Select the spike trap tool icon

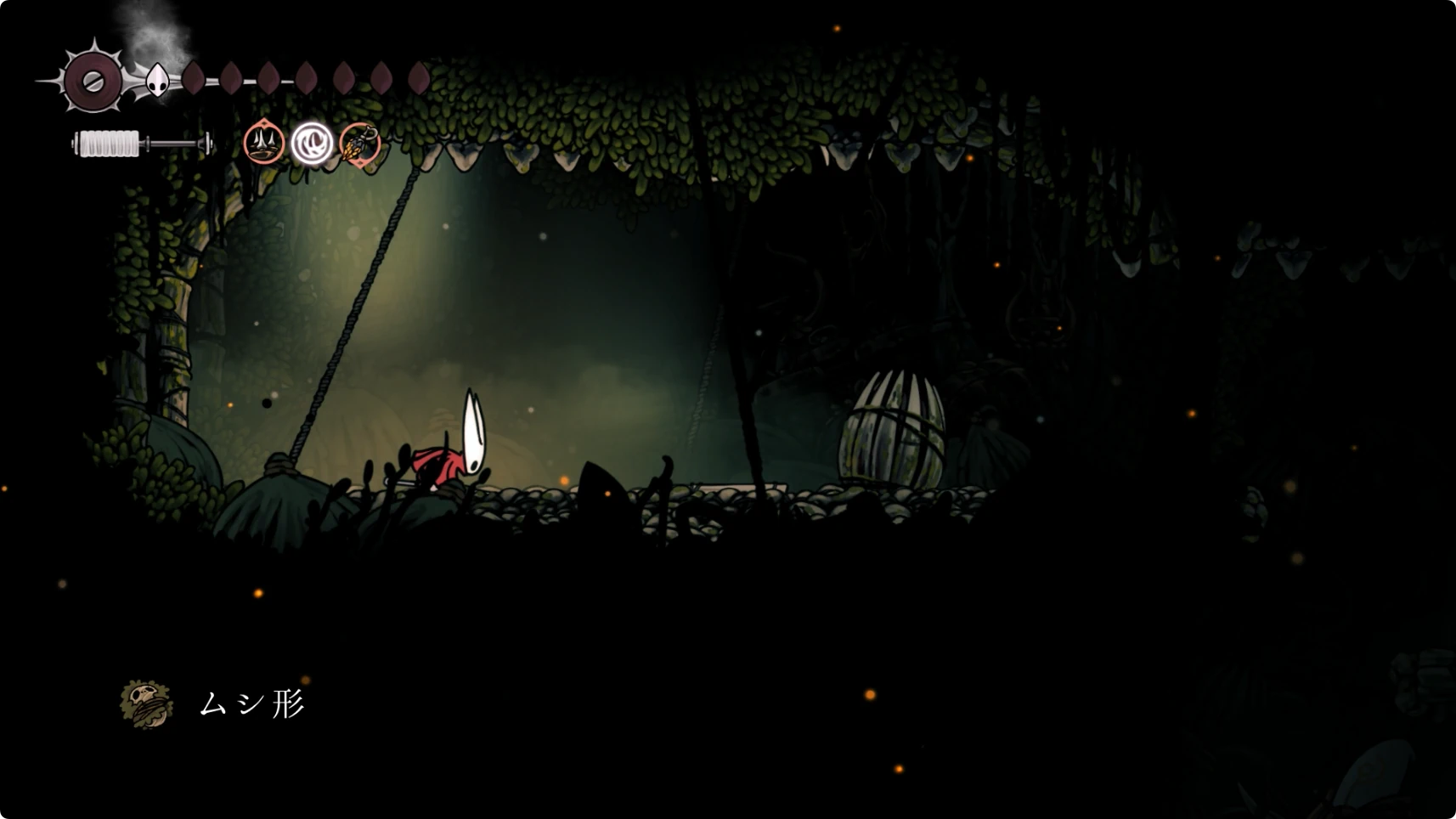(263, 143)
